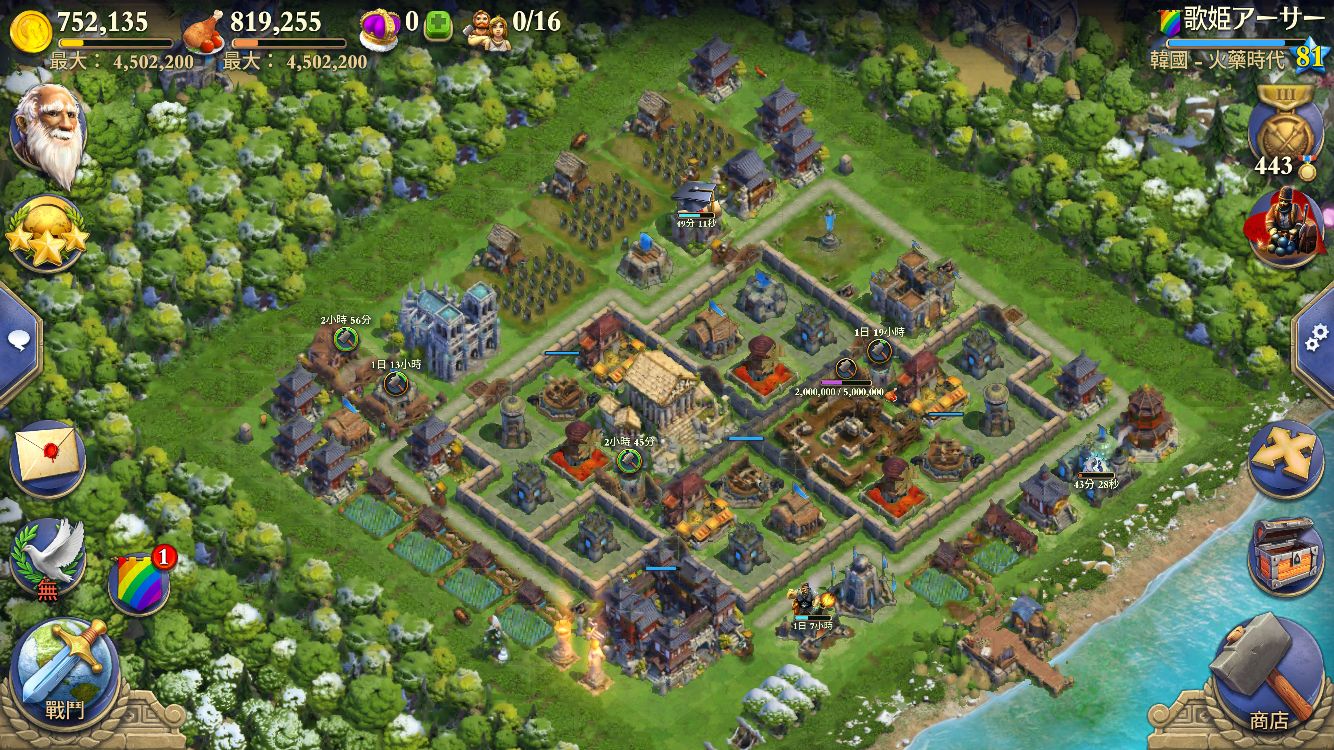Tap the villagers count icon
The width and height of the screenshot is (1334, 750).
tap(487, 24)
